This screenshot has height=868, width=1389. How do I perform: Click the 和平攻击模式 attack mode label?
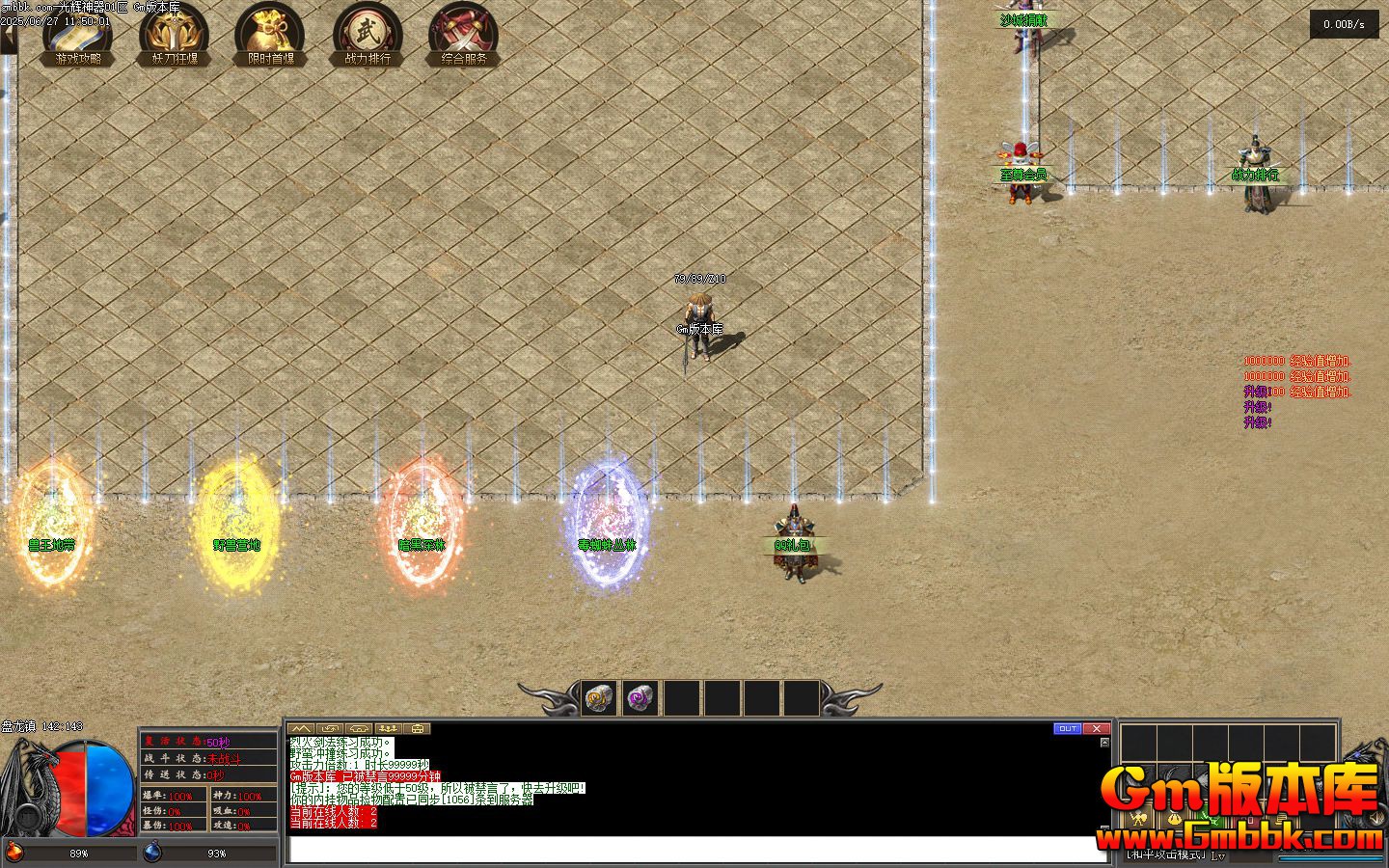click(1167, 854)
